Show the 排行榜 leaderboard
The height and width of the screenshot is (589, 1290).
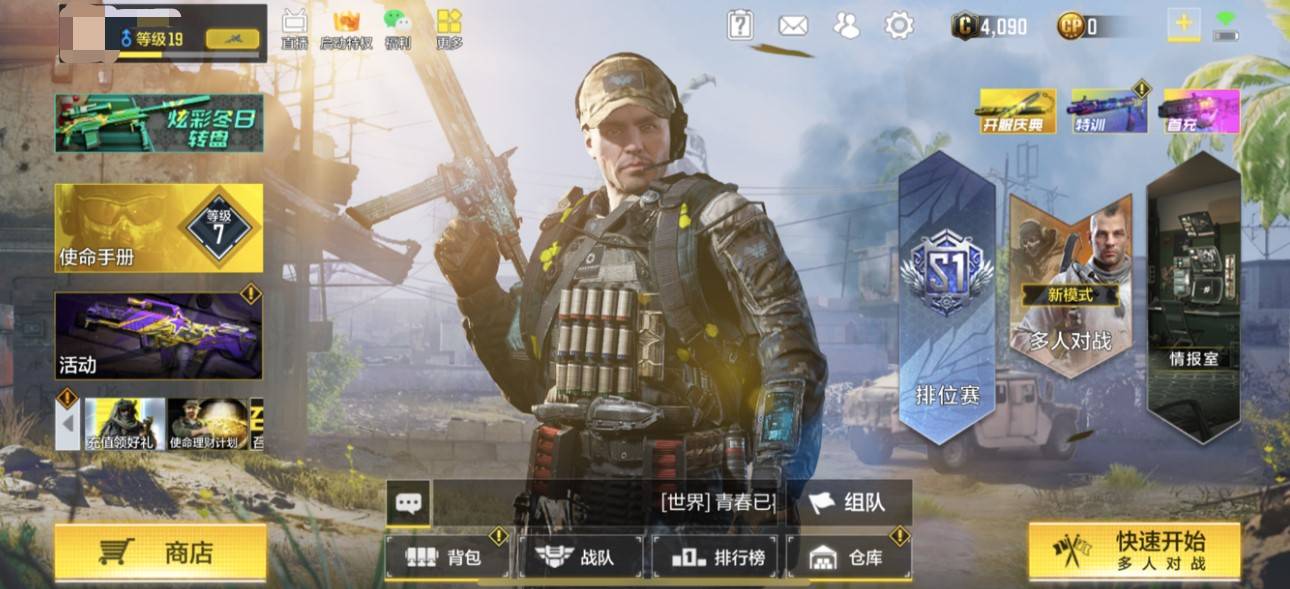[717, 557]
